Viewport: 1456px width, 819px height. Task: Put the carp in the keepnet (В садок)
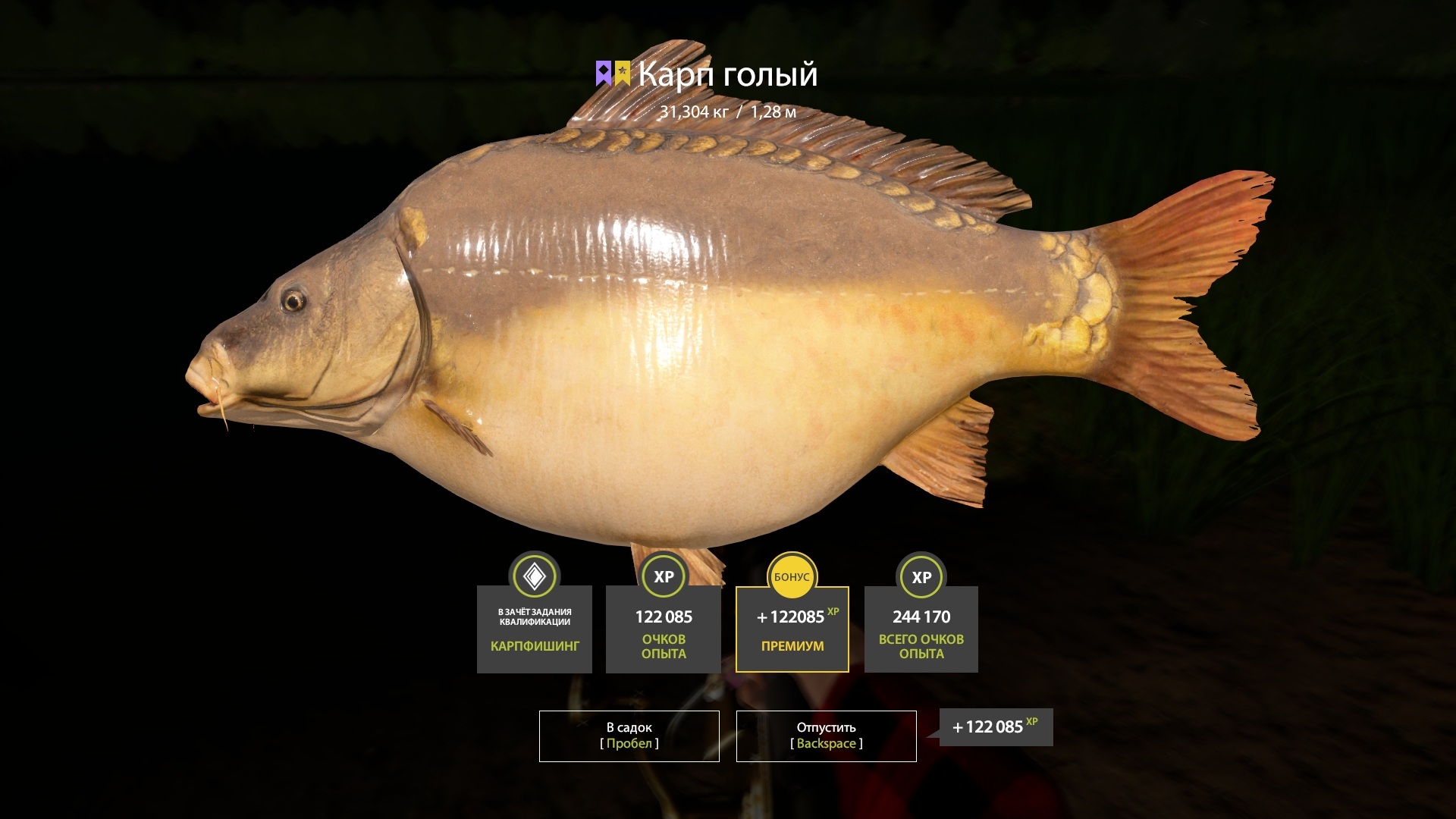pos(629,736)
